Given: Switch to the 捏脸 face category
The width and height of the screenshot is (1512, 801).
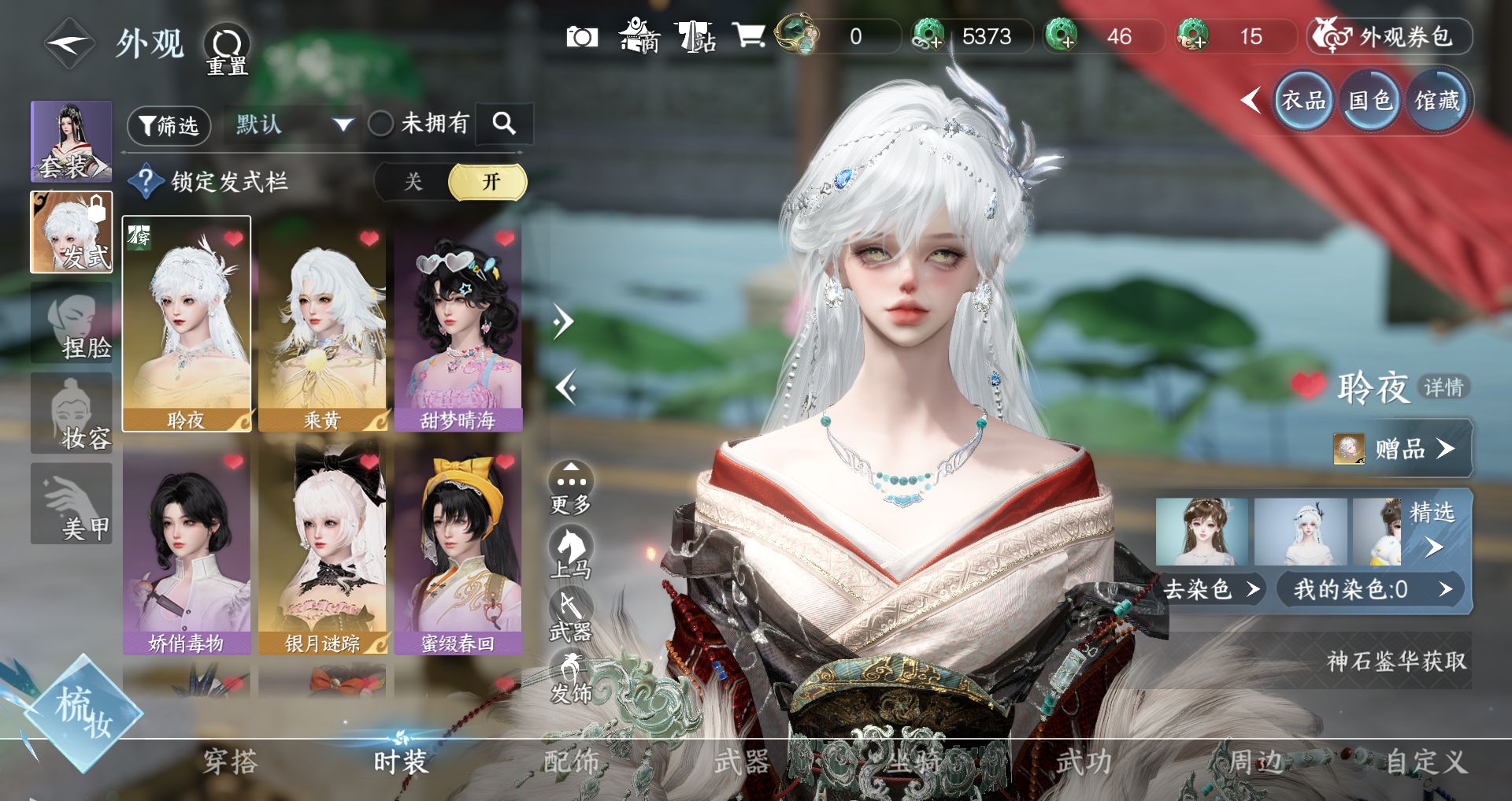Looking at the screenshot, I should pos(71,323).
